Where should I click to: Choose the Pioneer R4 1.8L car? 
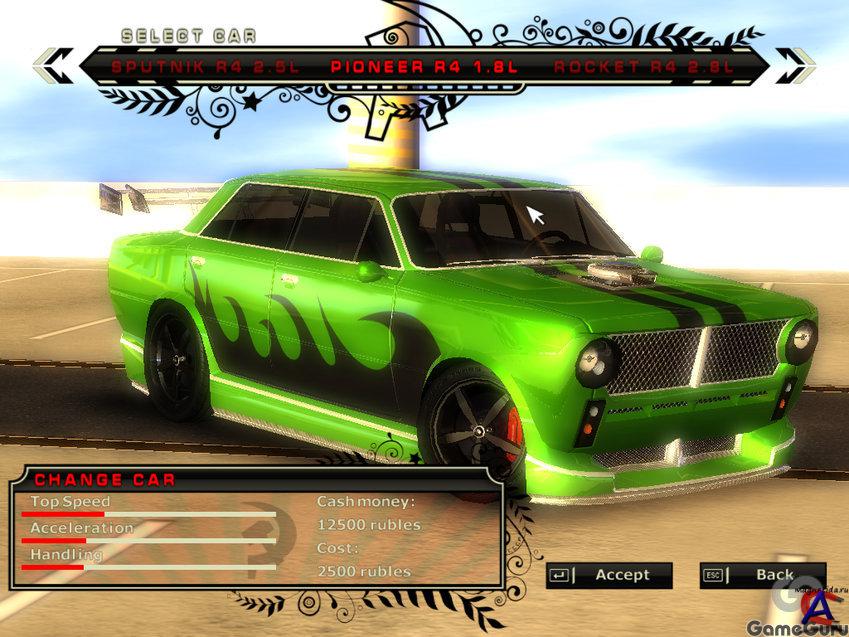click(x=426, y=67)
